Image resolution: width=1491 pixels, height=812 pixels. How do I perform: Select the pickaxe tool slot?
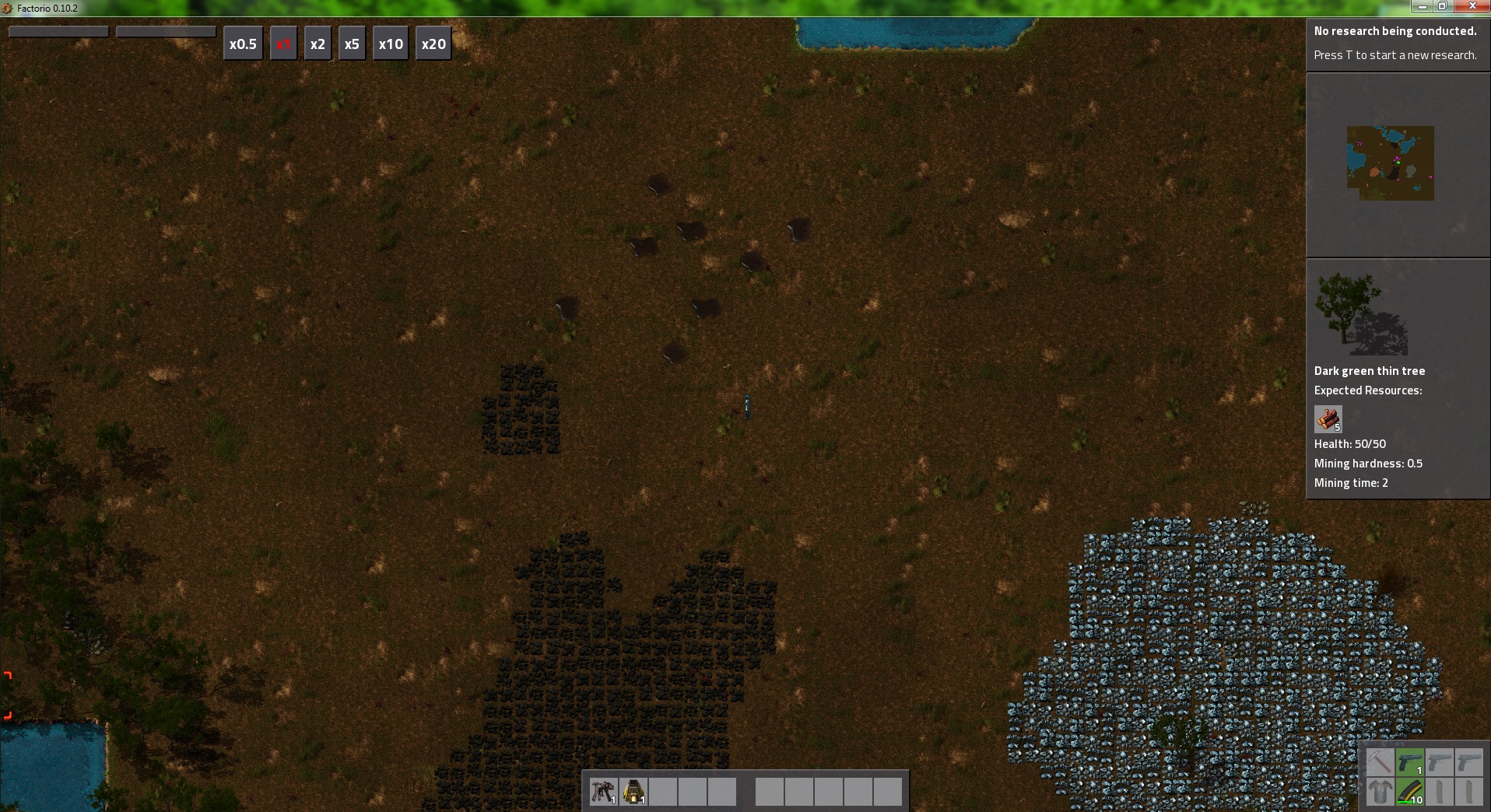coord(1380,762)
